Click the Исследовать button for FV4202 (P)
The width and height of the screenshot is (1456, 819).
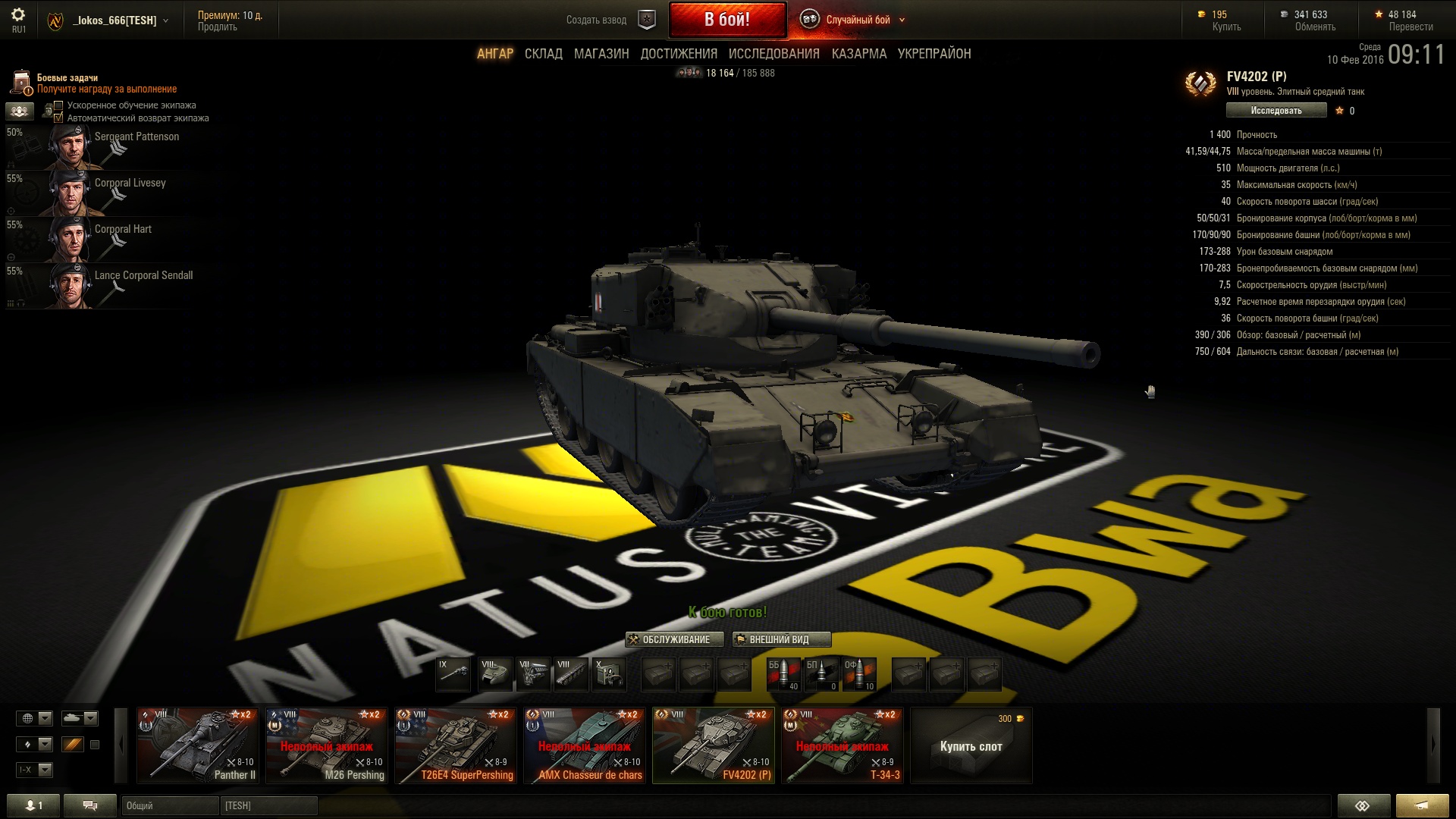1276,111
